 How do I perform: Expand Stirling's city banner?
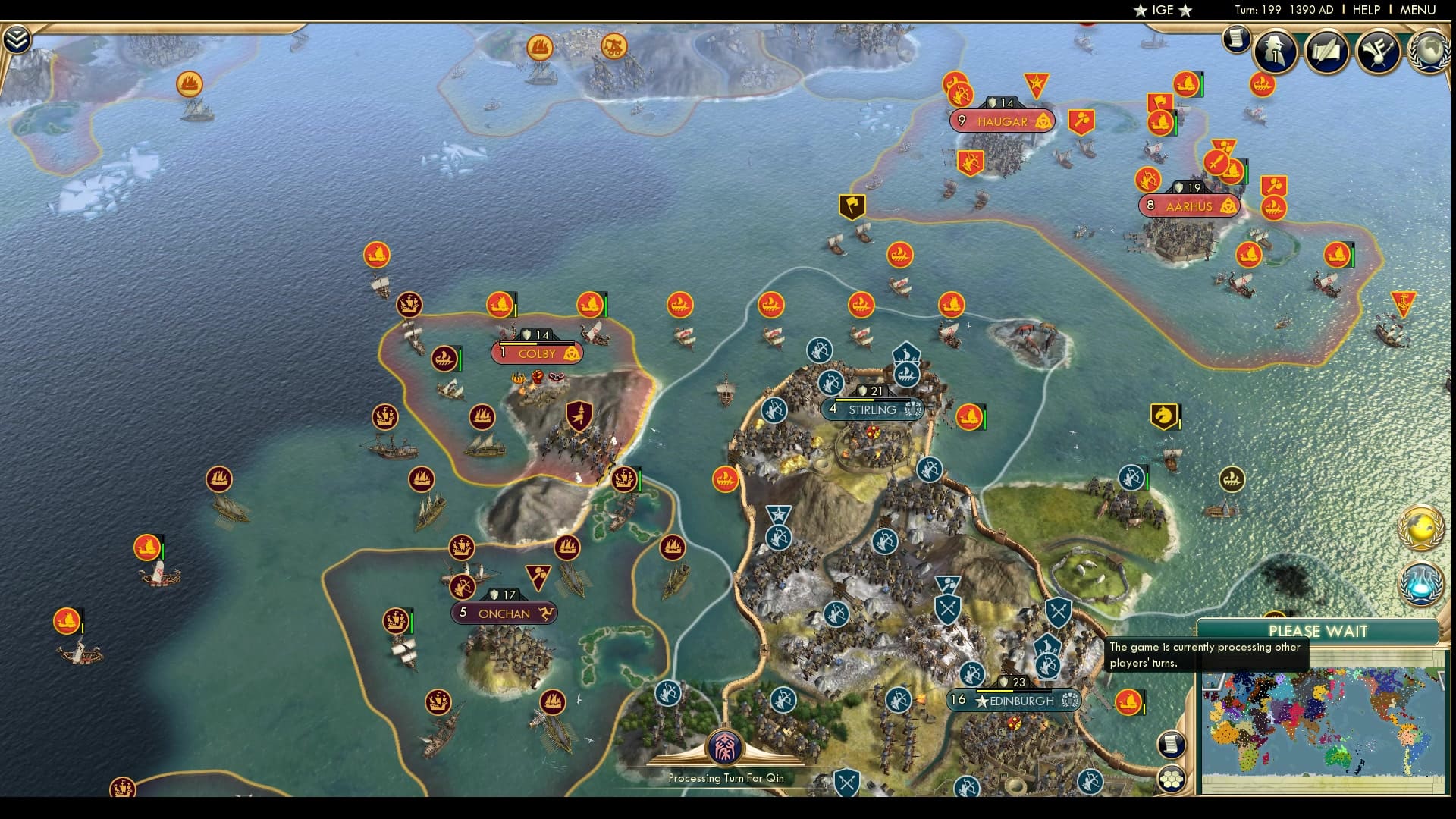pos(872,409)
